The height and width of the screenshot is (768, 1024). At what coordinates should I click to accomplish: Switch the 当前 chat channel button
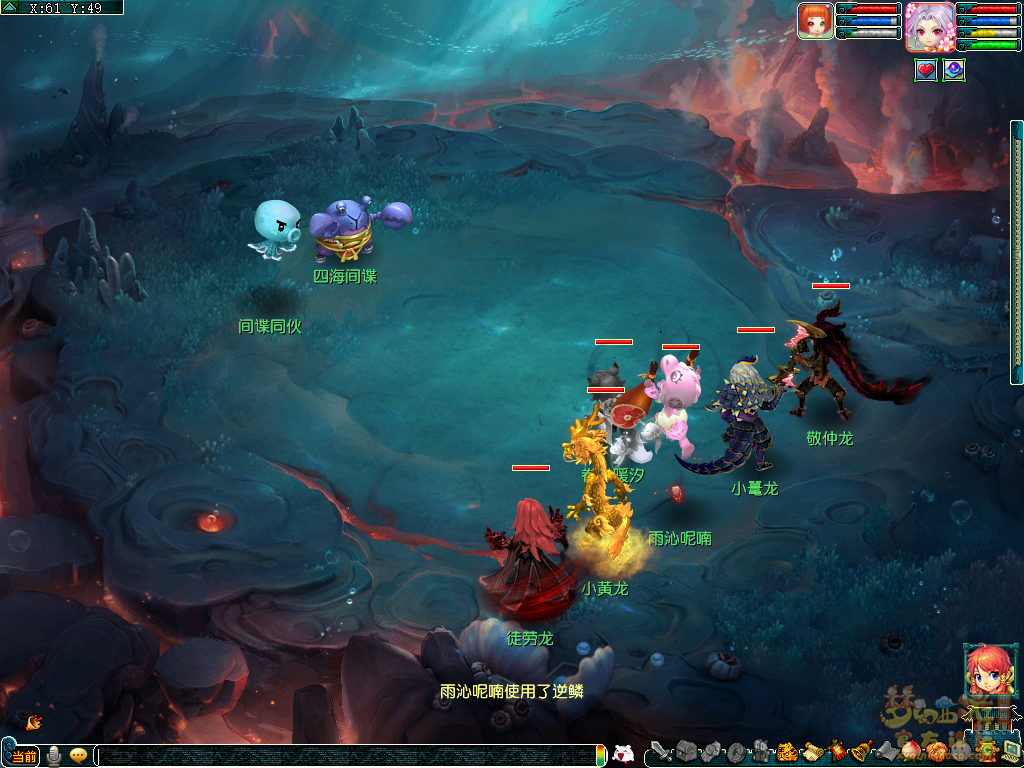(x=25, y=756)
